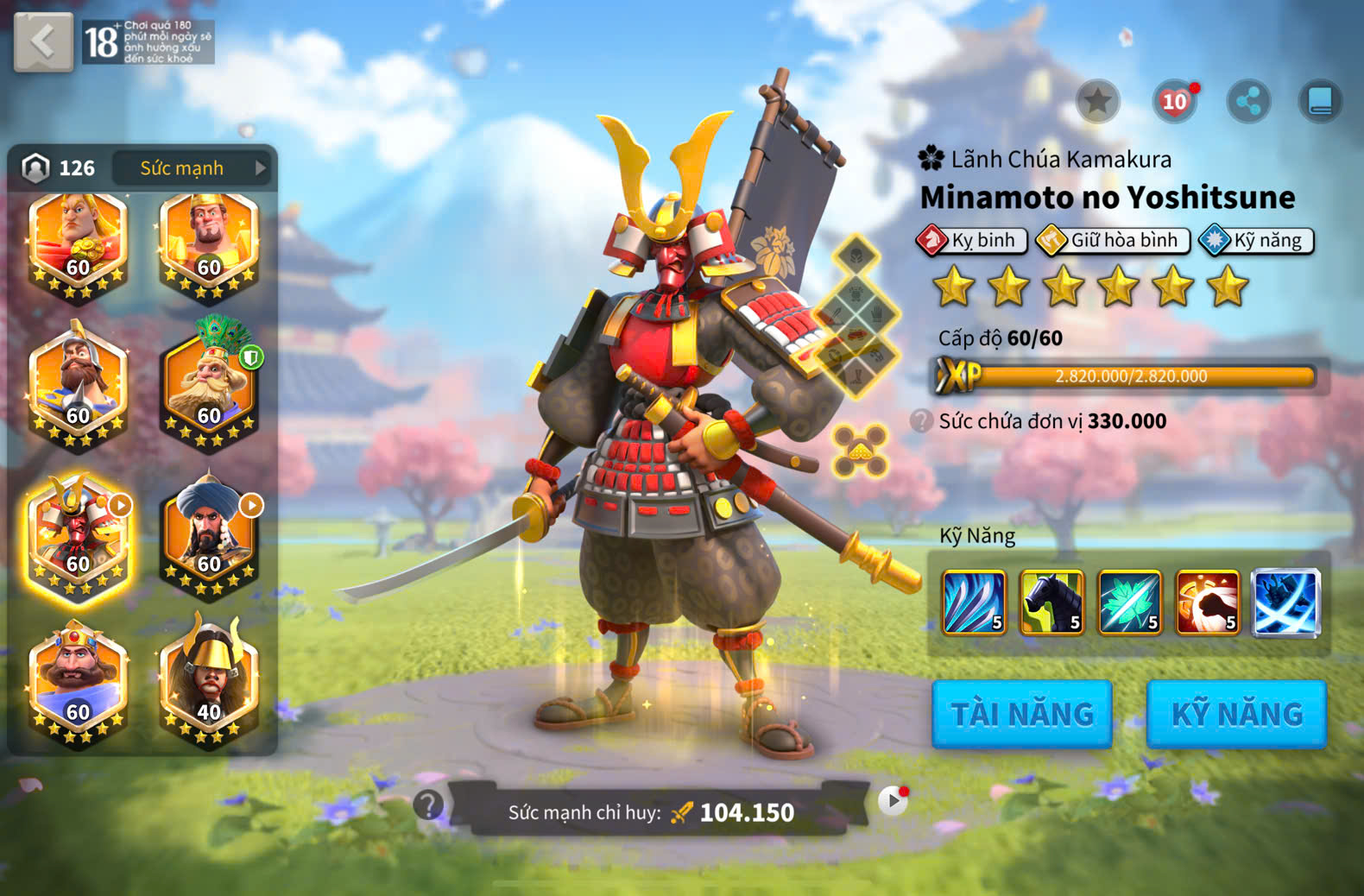The width and height of the screenshot is (1364, 896).
Task: Open the commander biography book icon
Action: coord(1320,102)
